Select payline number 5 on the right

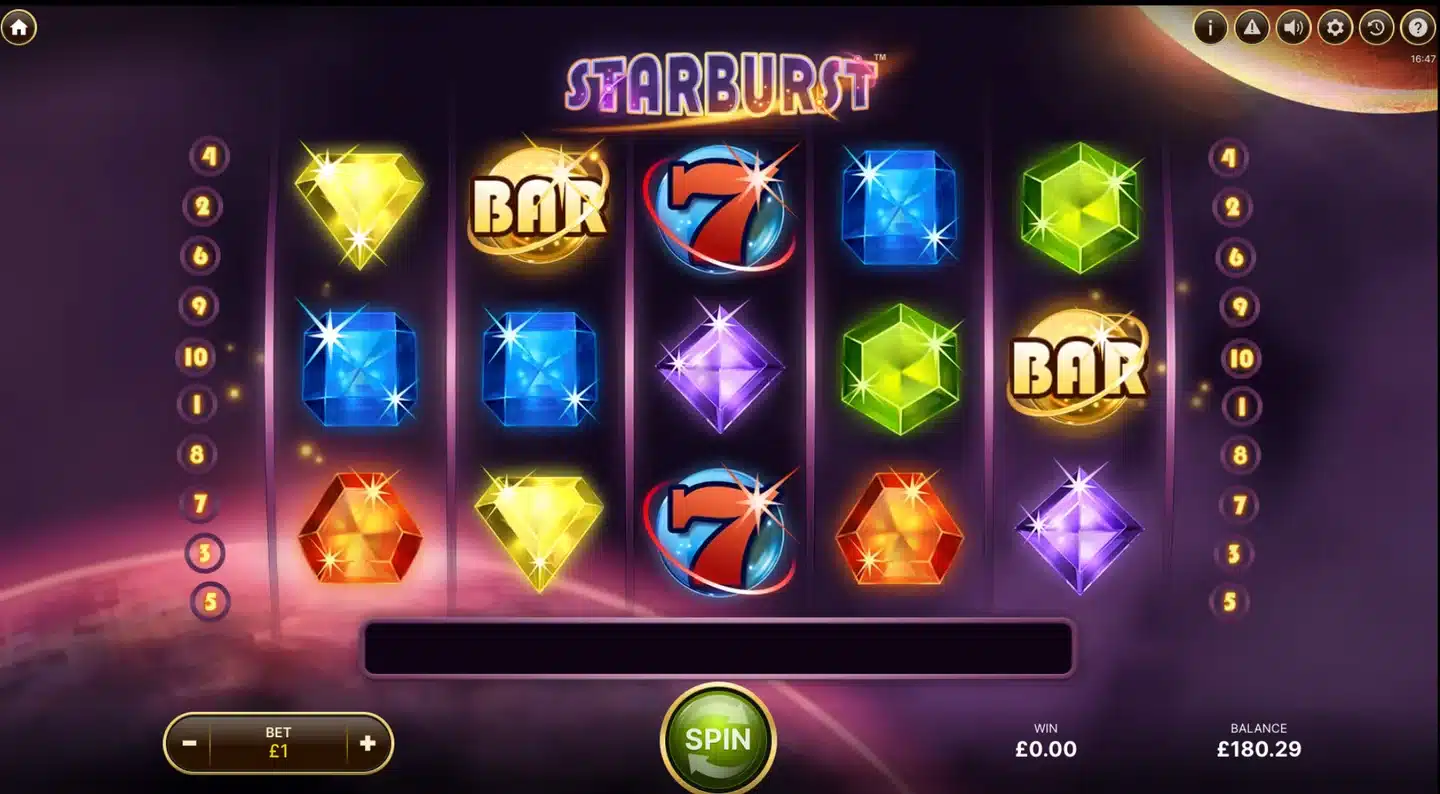point(1229,601)
